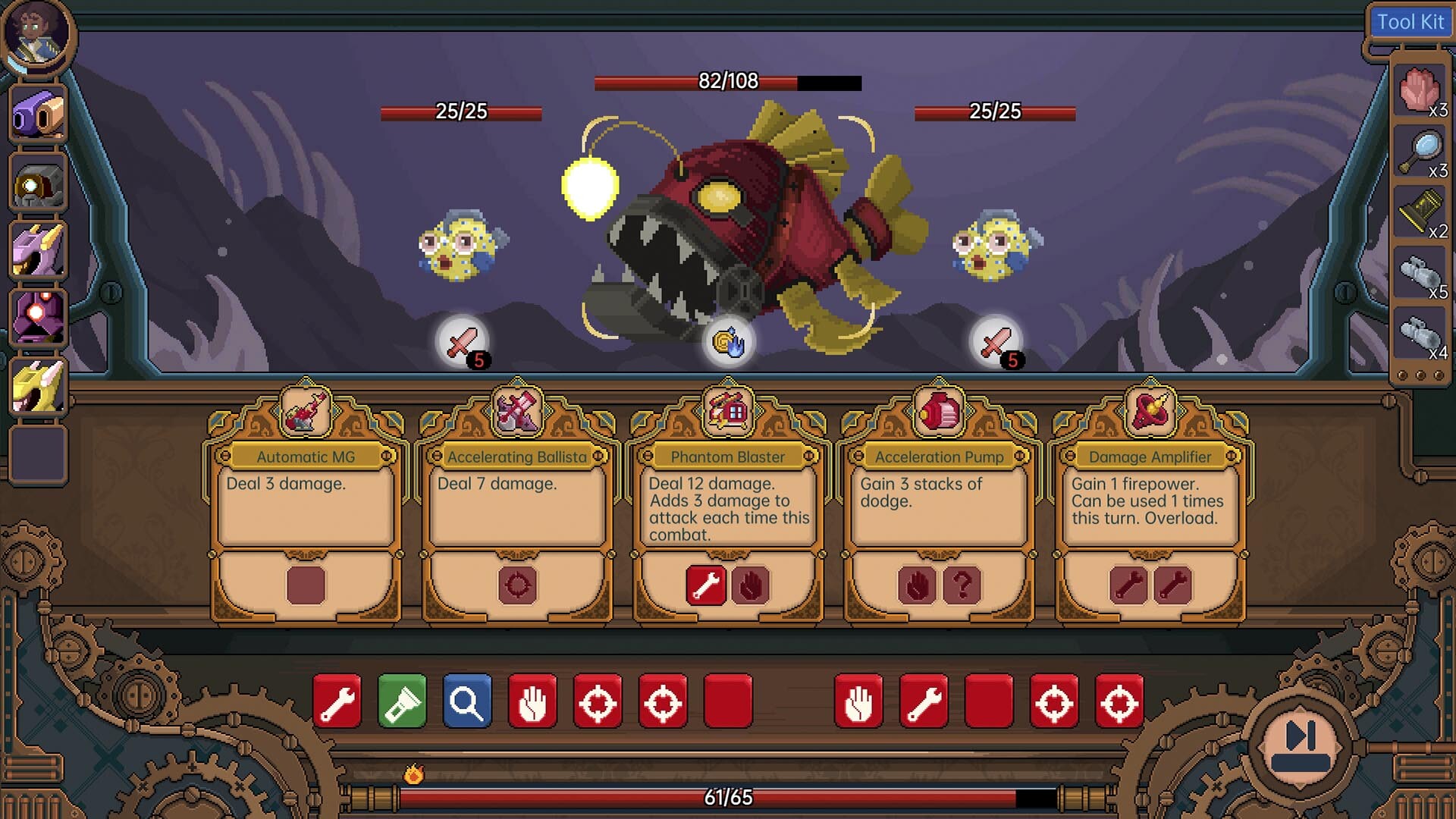Open the Tool Kit panel
Screen dimensions: 1456x819
click(1409, 22)
